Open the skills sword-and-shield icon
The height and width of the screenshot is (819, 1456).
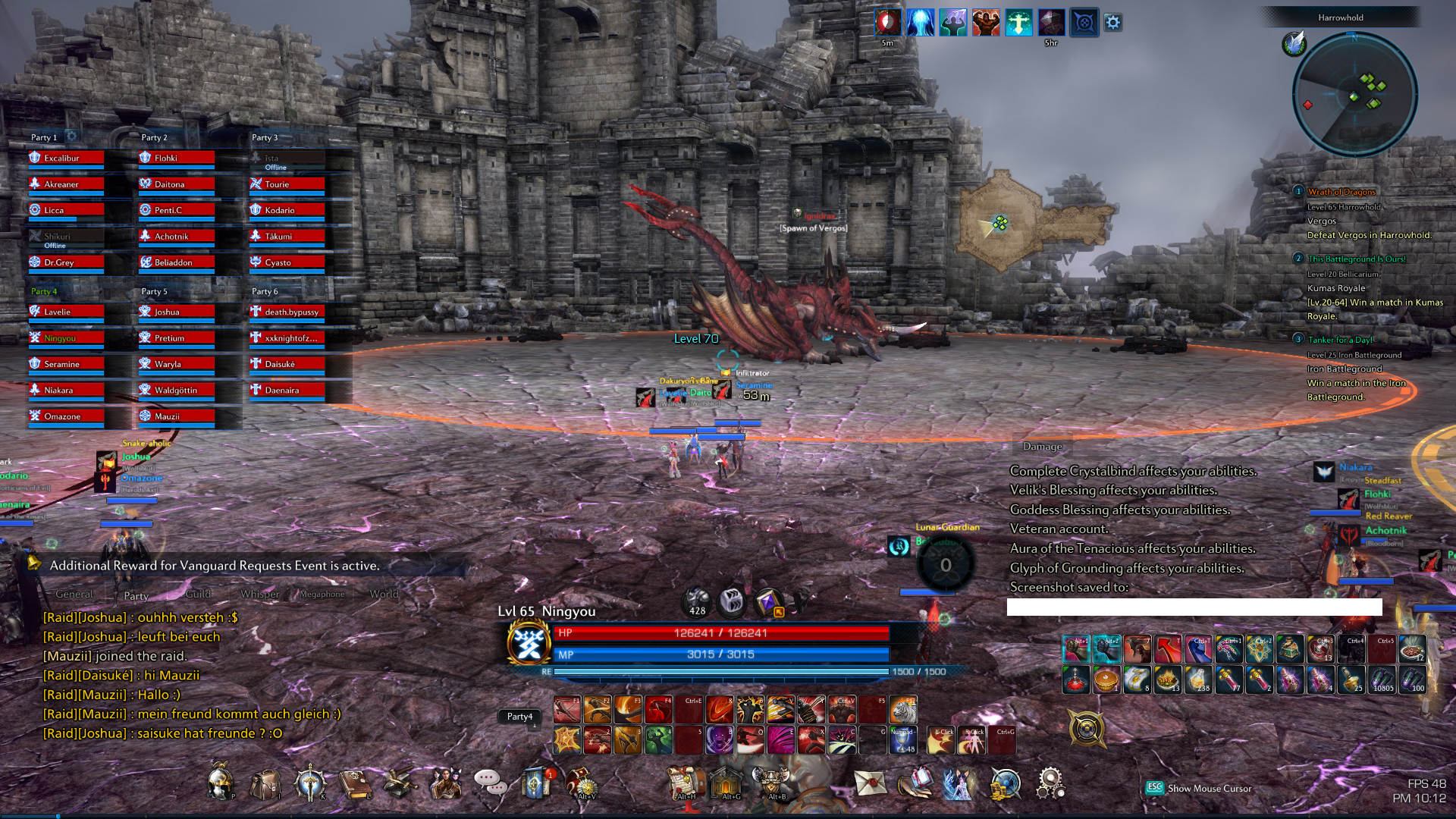[310, 784]
